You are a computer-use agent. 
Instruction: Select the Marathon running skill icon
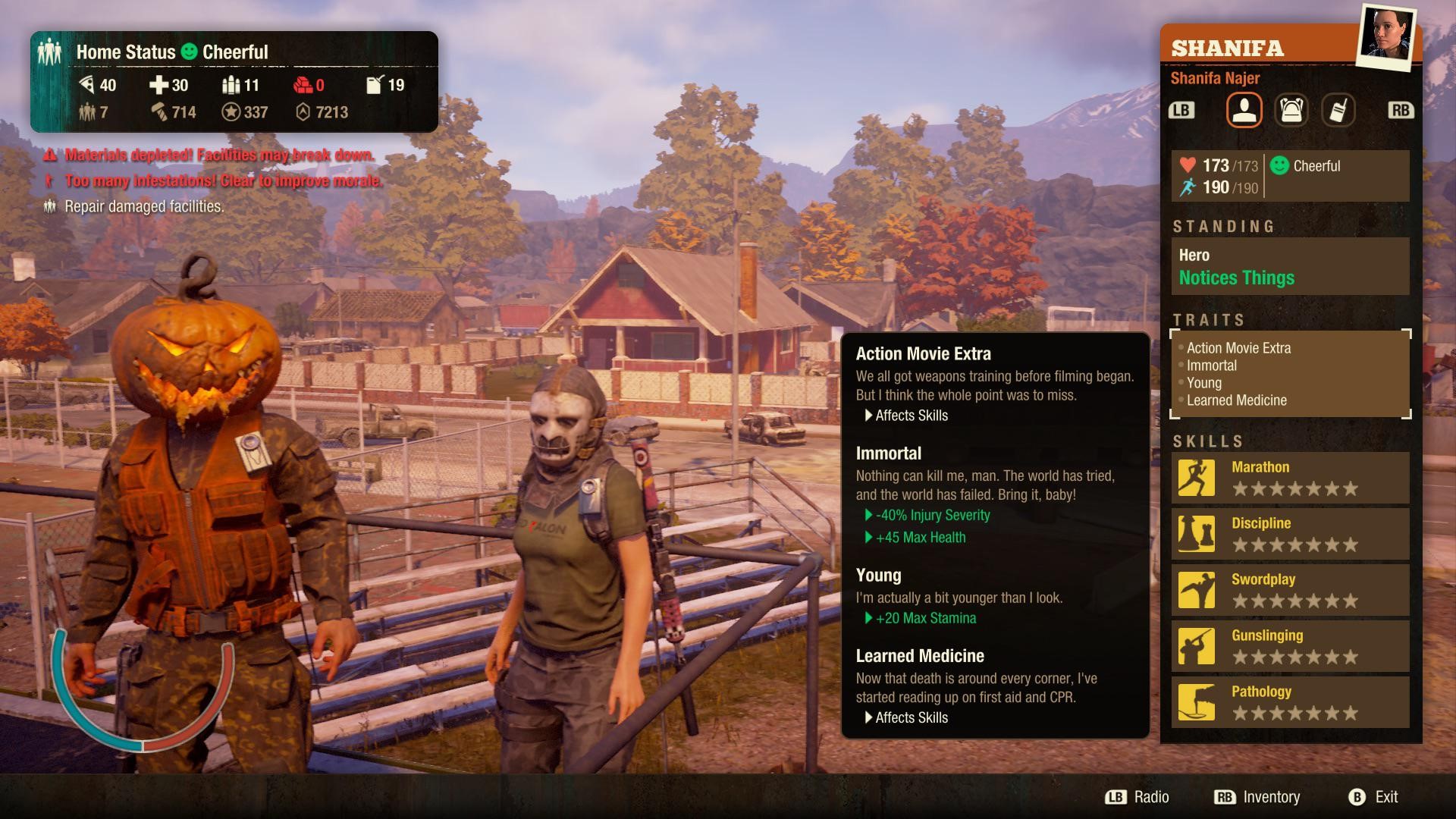1196,478
